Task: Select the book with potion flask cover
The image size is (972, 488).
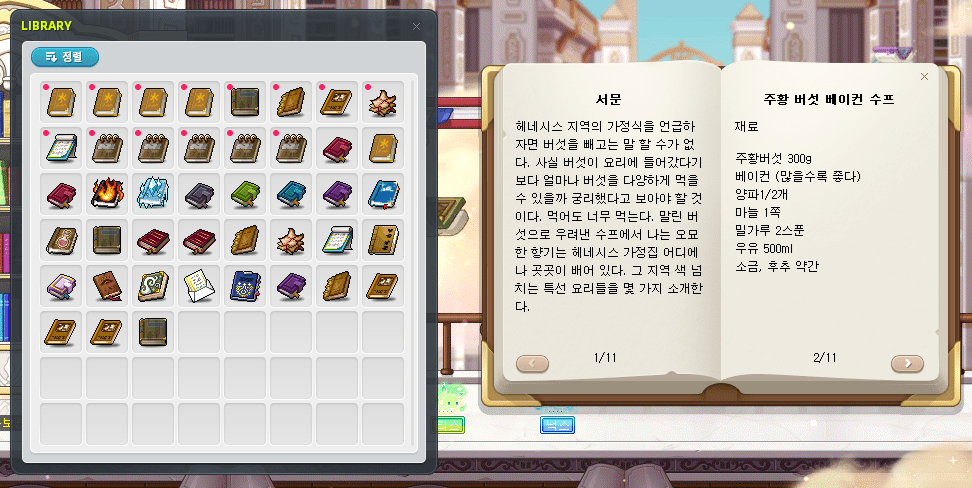Action: [x=60, y=239]
